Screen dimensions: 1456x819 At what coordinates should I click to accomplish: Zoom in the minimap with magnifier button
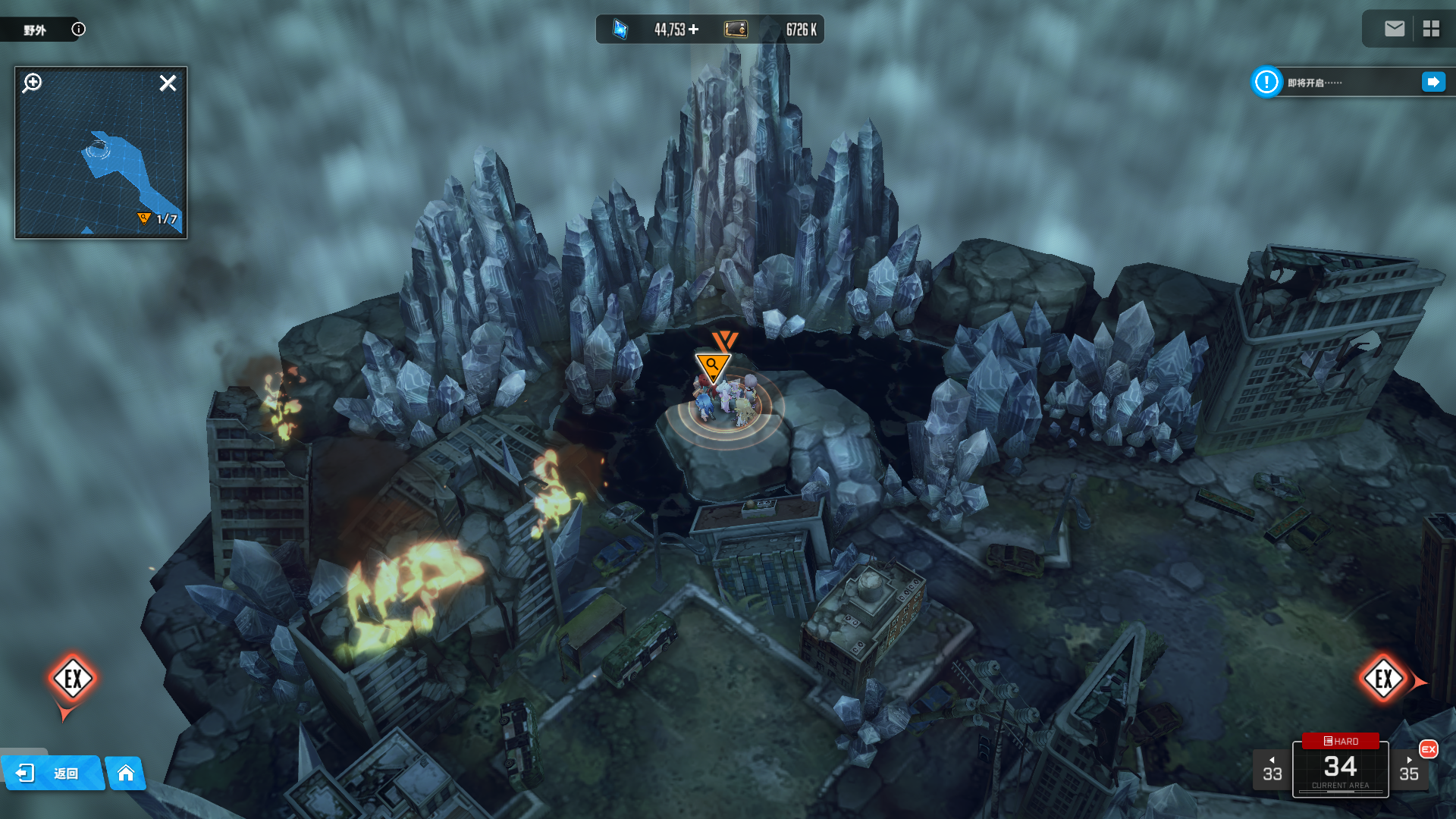click(32, 83)
